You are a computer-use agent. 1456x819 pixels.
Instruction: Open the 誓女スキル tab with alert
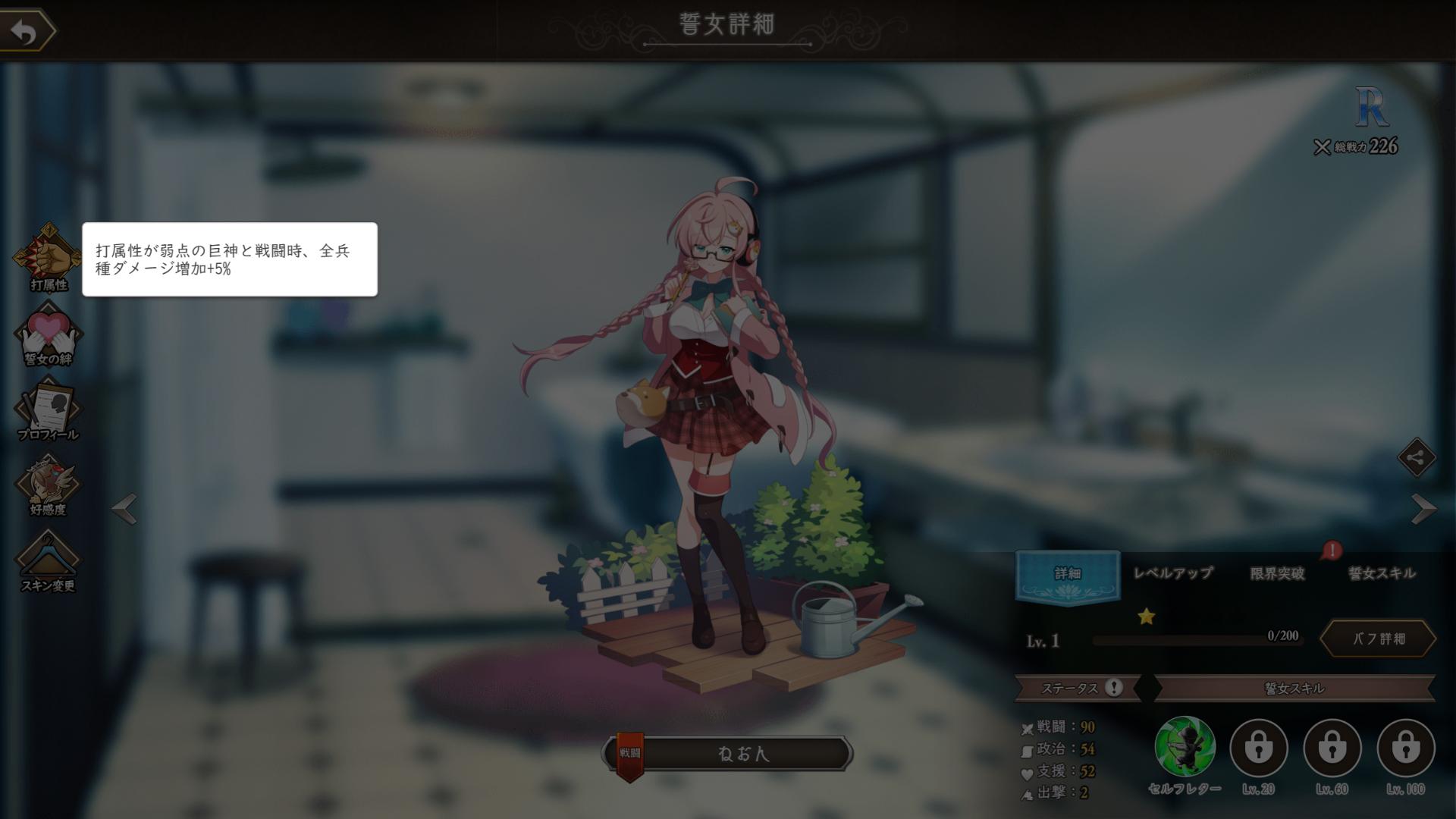point(1381,574)
